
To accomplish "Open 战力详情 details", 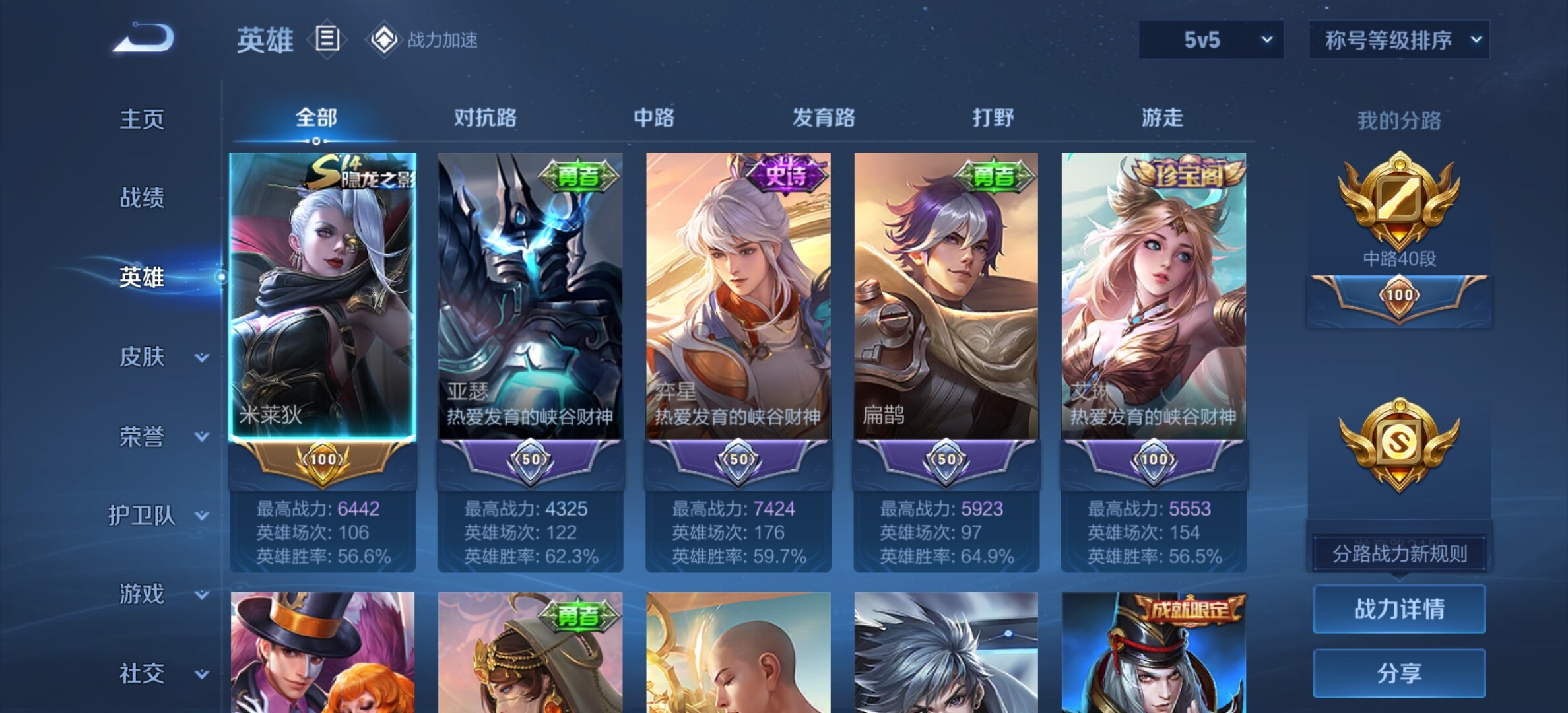I will click(x=1399, y=609).
